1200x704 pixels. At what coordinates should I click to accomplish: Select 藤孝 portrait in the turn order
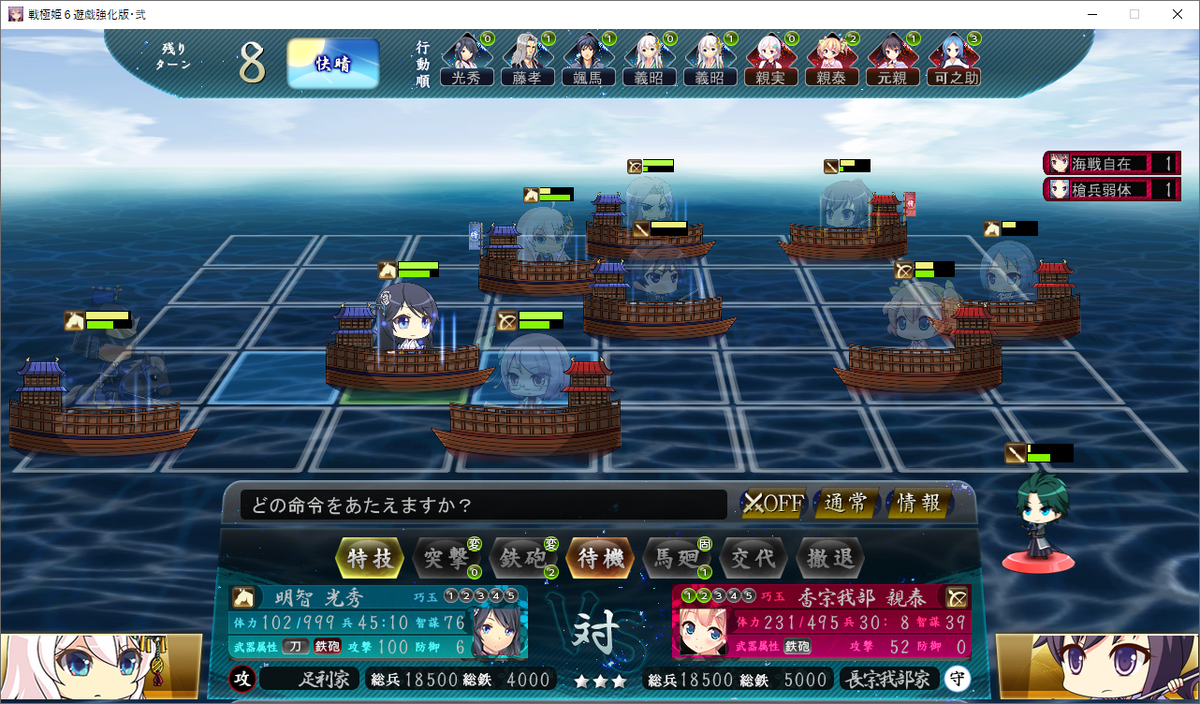click(527, 60)
